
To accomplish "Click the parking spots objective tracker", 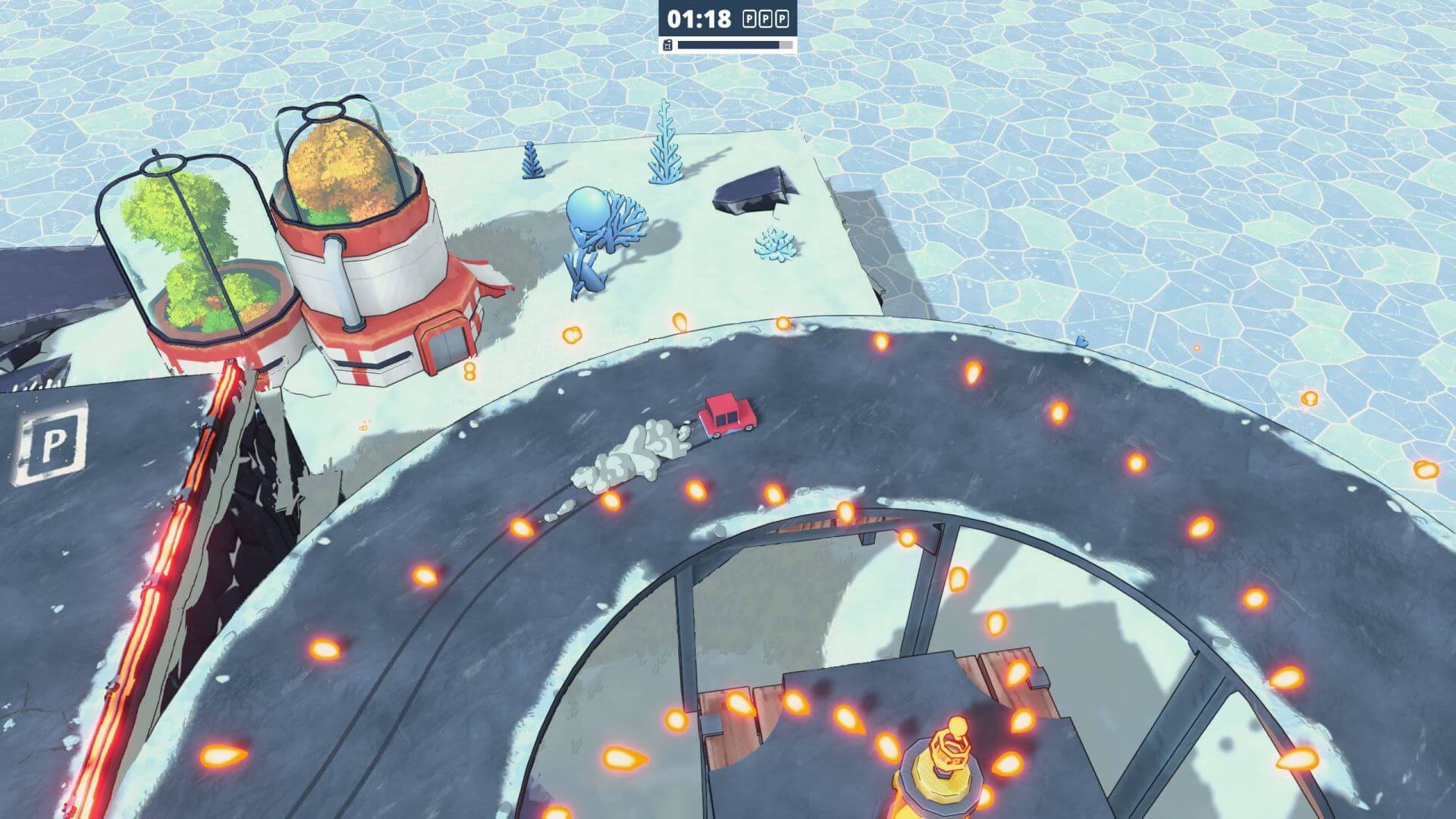I will tap(765, 19).
